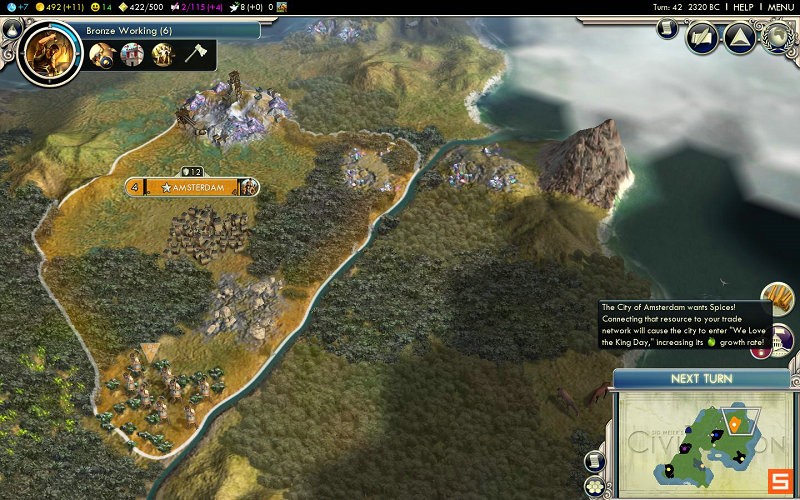Click the Next Turn button
This screenshot has height=500, width=800.
click(699, 379)
